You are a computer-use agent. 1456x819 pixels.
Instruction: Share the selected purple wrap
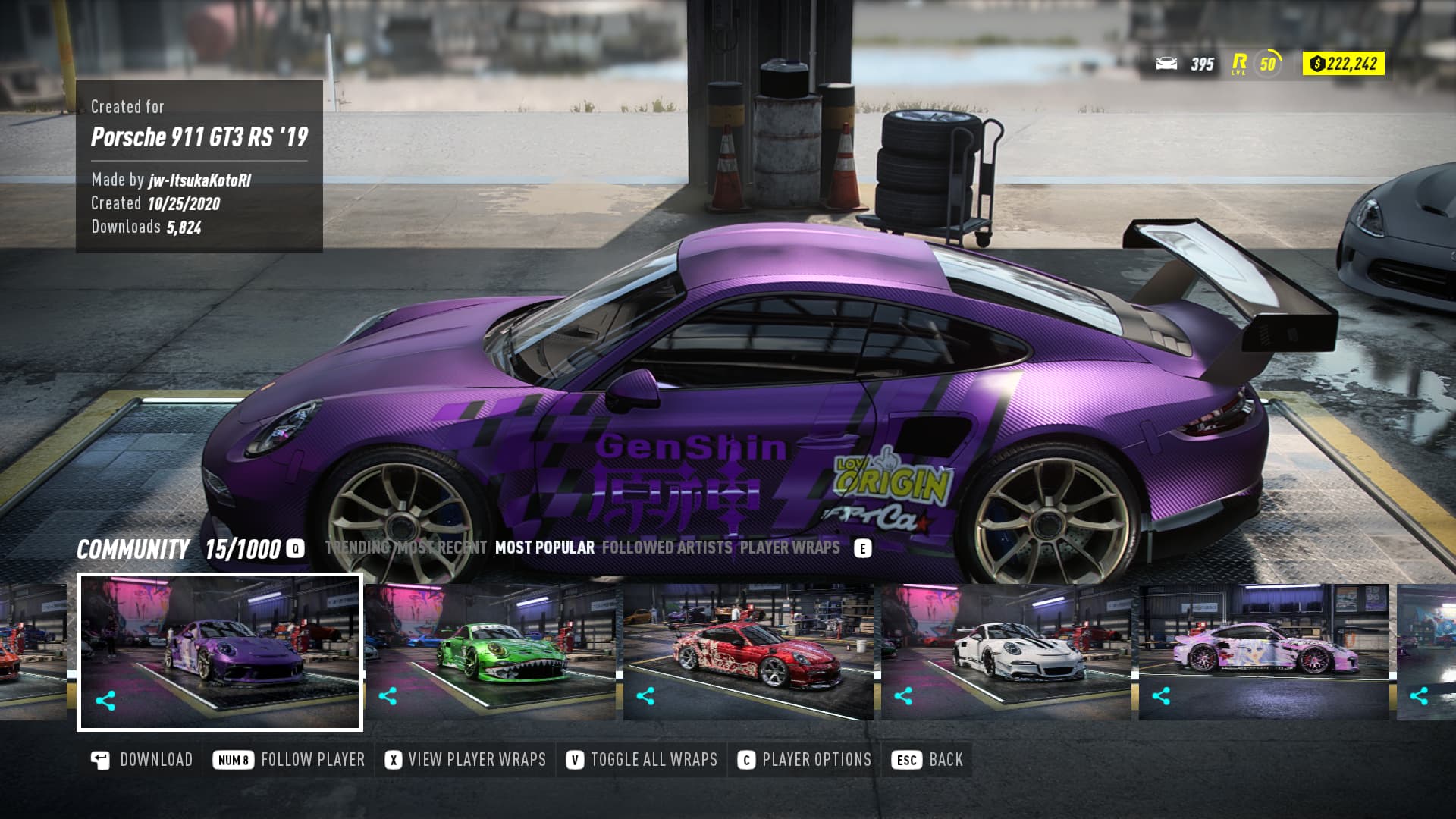pos(105,701)
